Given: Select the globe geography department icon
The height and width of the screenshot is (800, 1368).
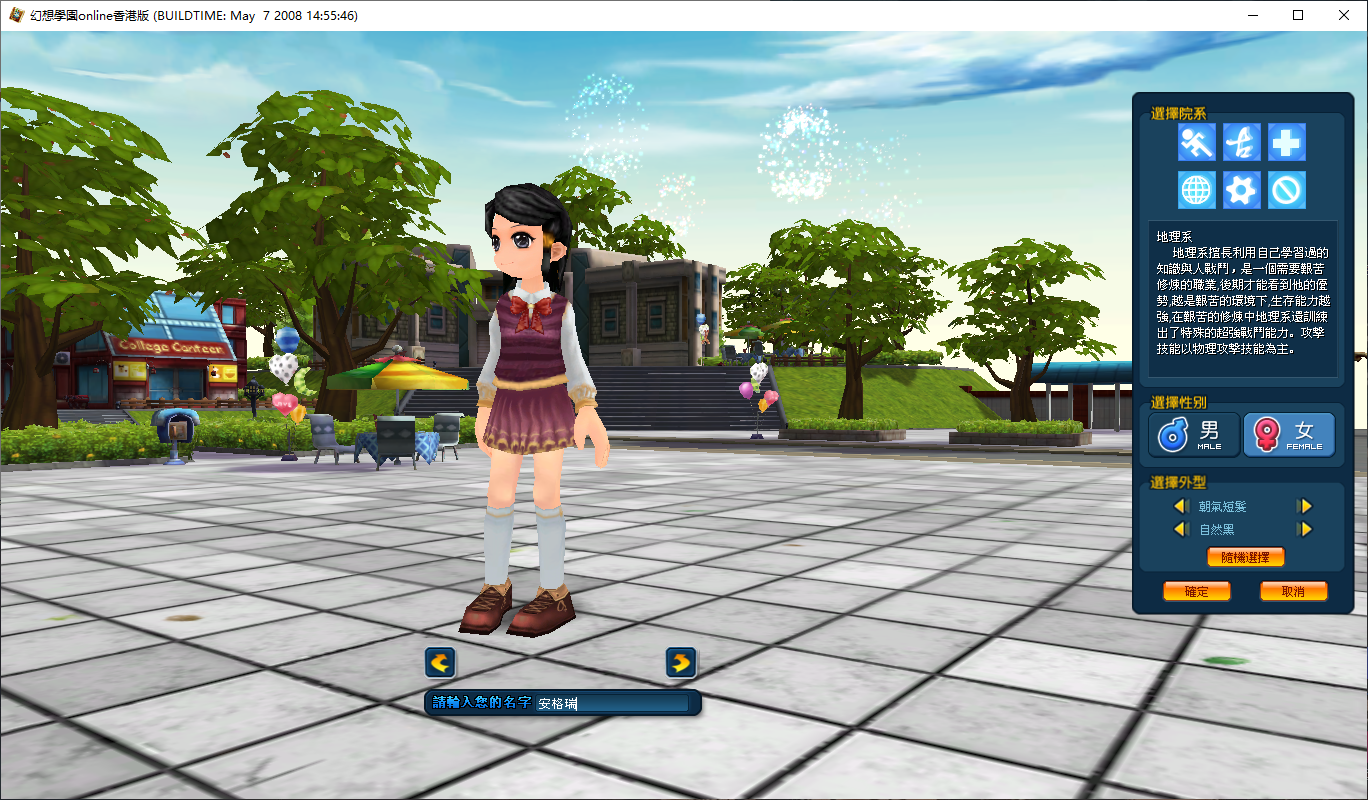Looking at the screenshot, I should [x=1196, y=189].
